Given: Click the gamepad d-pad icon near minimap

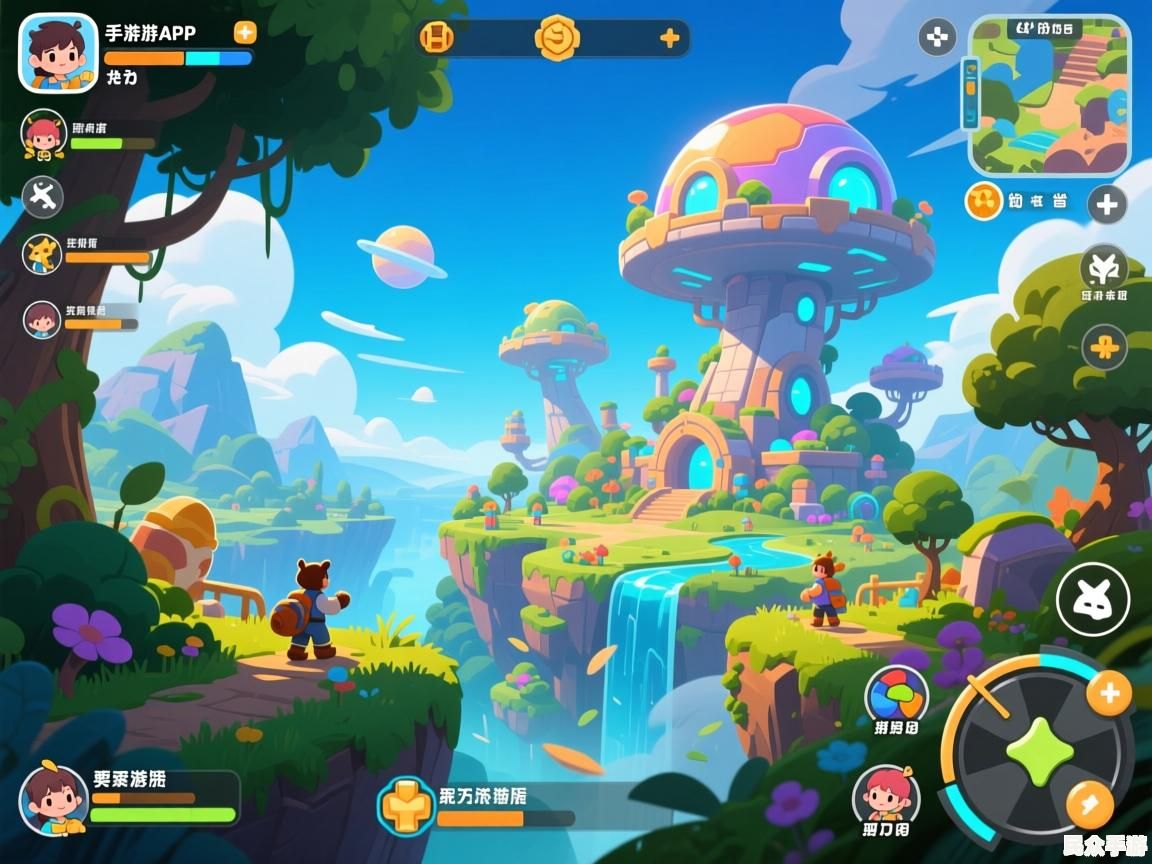Looking at the screenshot, I should click(x=937, y=38).
